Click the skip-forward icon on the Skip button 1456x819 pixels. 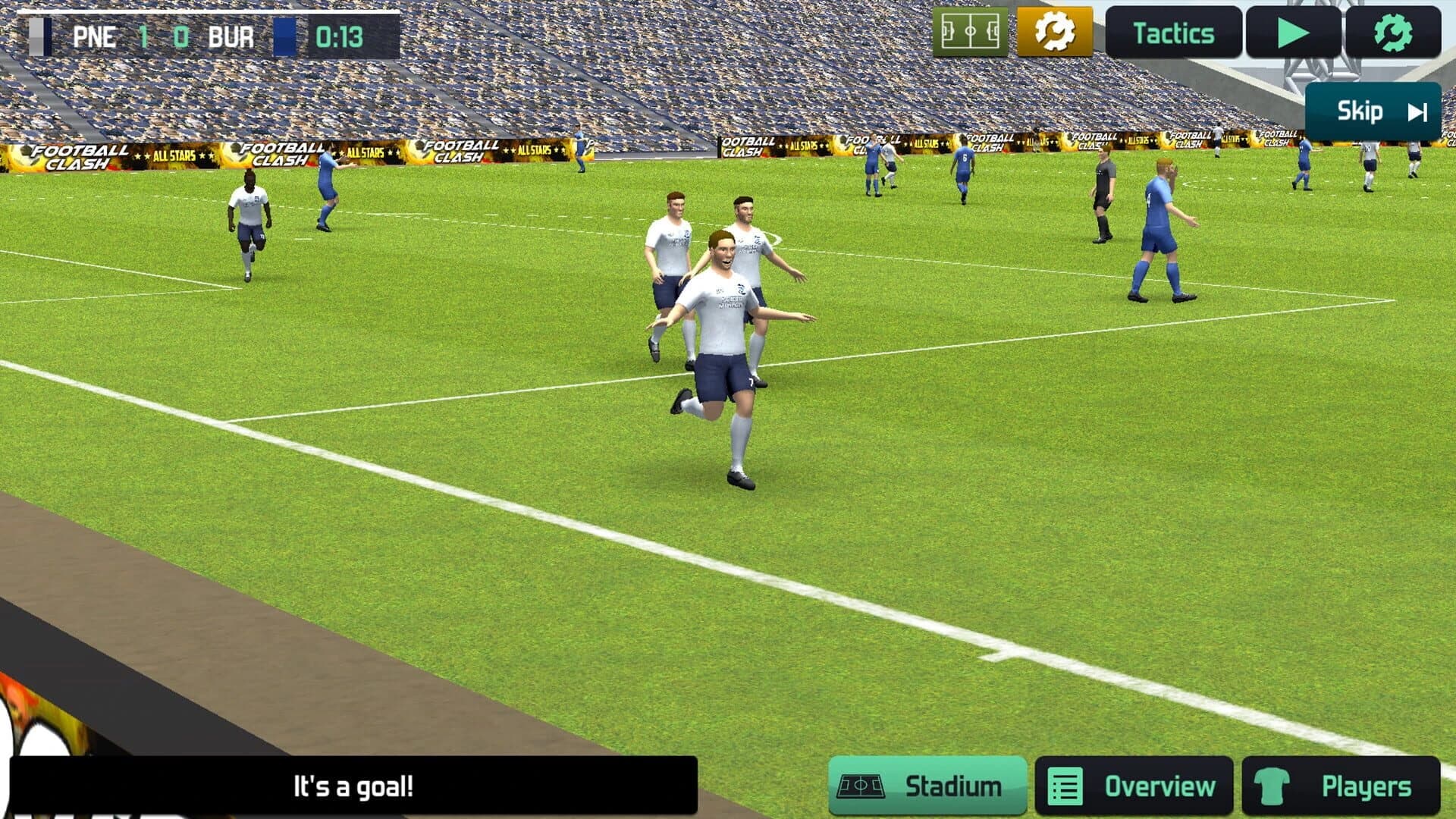coord(1417,111)
